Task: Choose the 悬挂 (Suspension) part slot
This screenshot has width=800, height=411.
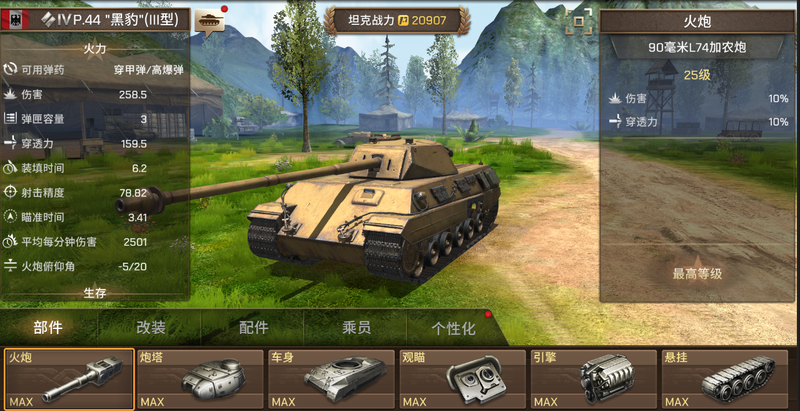Action: (x=724, y=379)
